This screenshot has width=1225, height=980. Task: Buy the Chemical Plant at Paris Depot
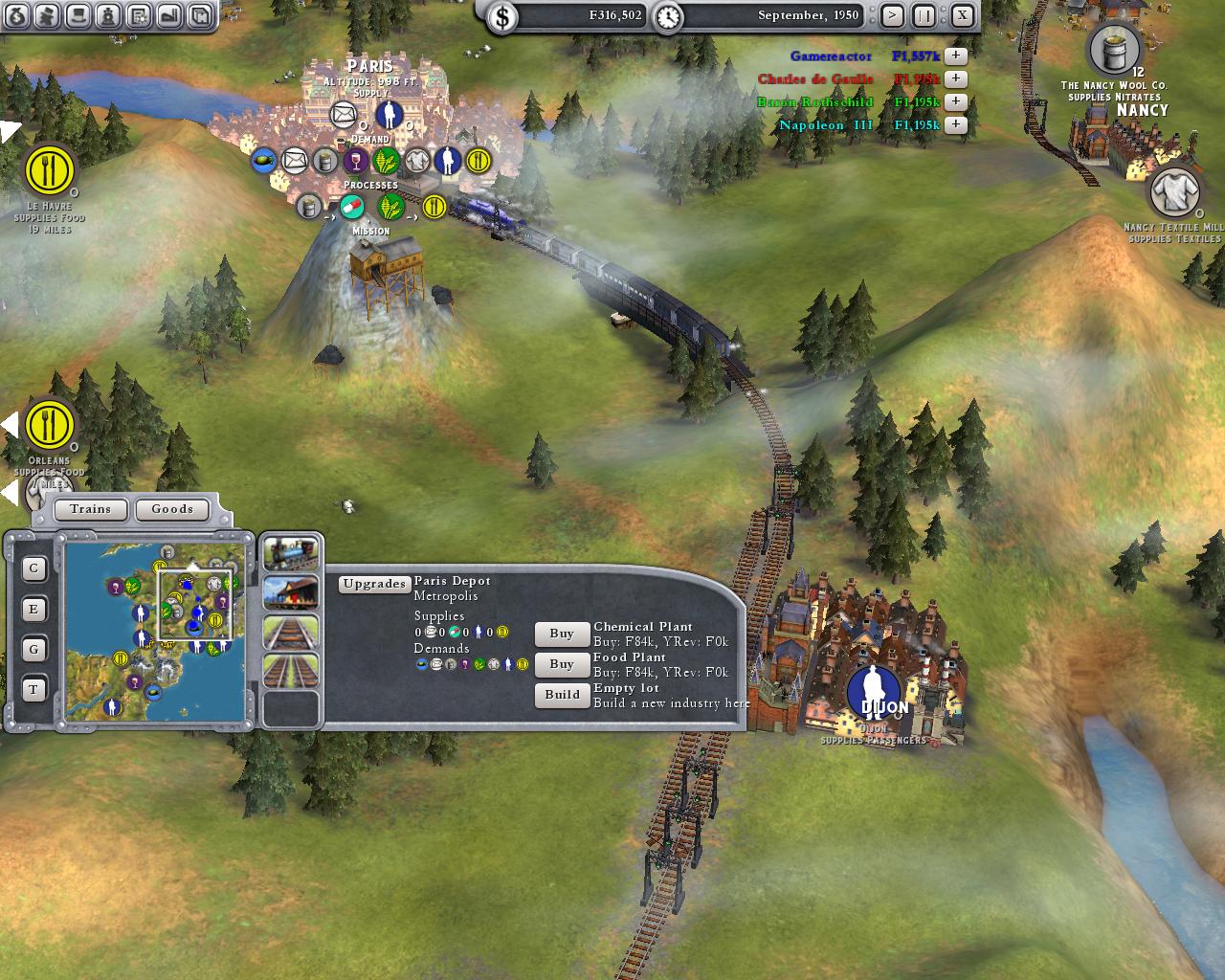tap(561, 634)
